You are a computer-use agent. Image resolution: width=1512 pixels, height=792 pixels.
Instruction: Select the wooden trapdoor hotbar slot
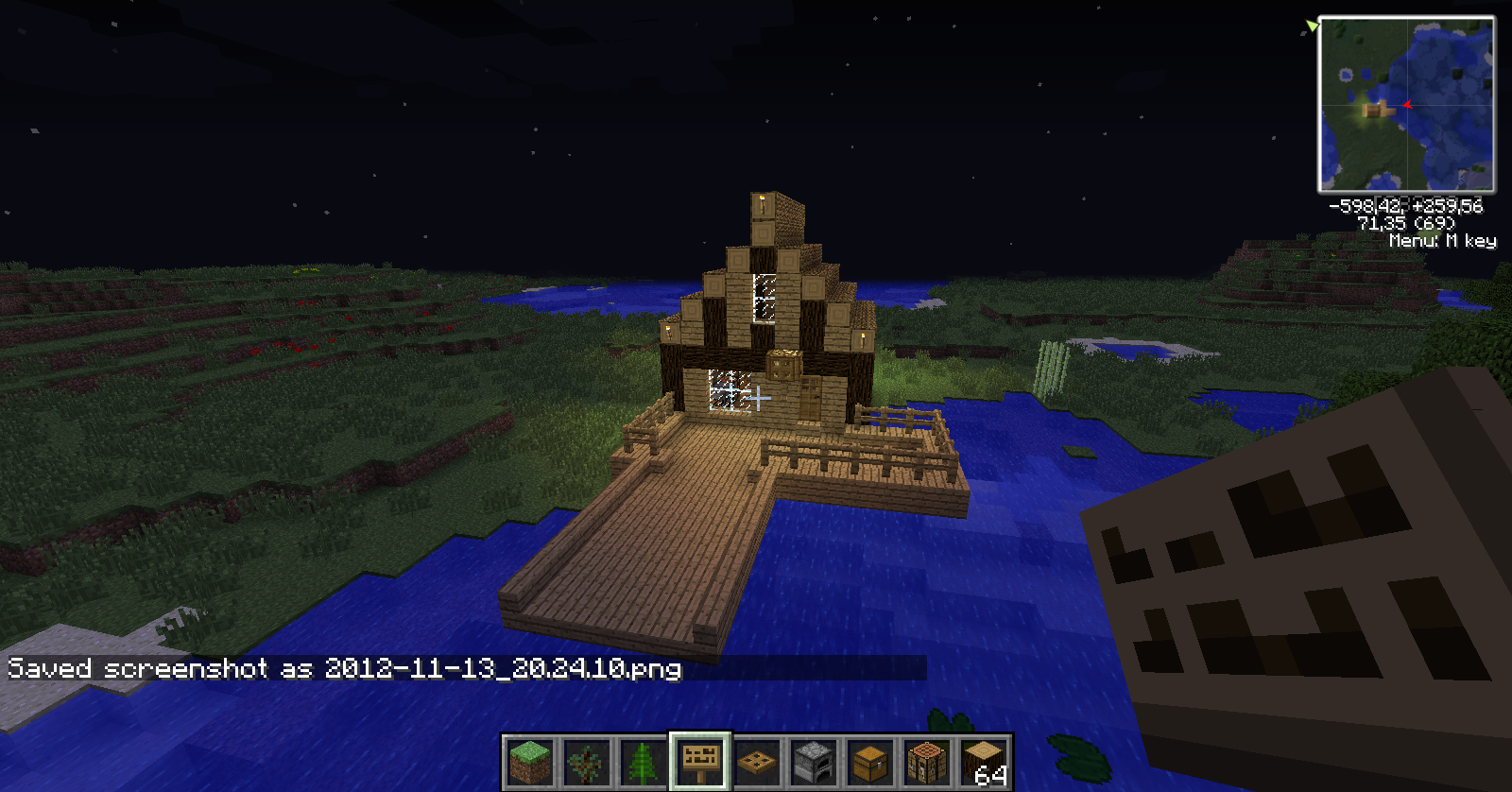tap(757, 762)
